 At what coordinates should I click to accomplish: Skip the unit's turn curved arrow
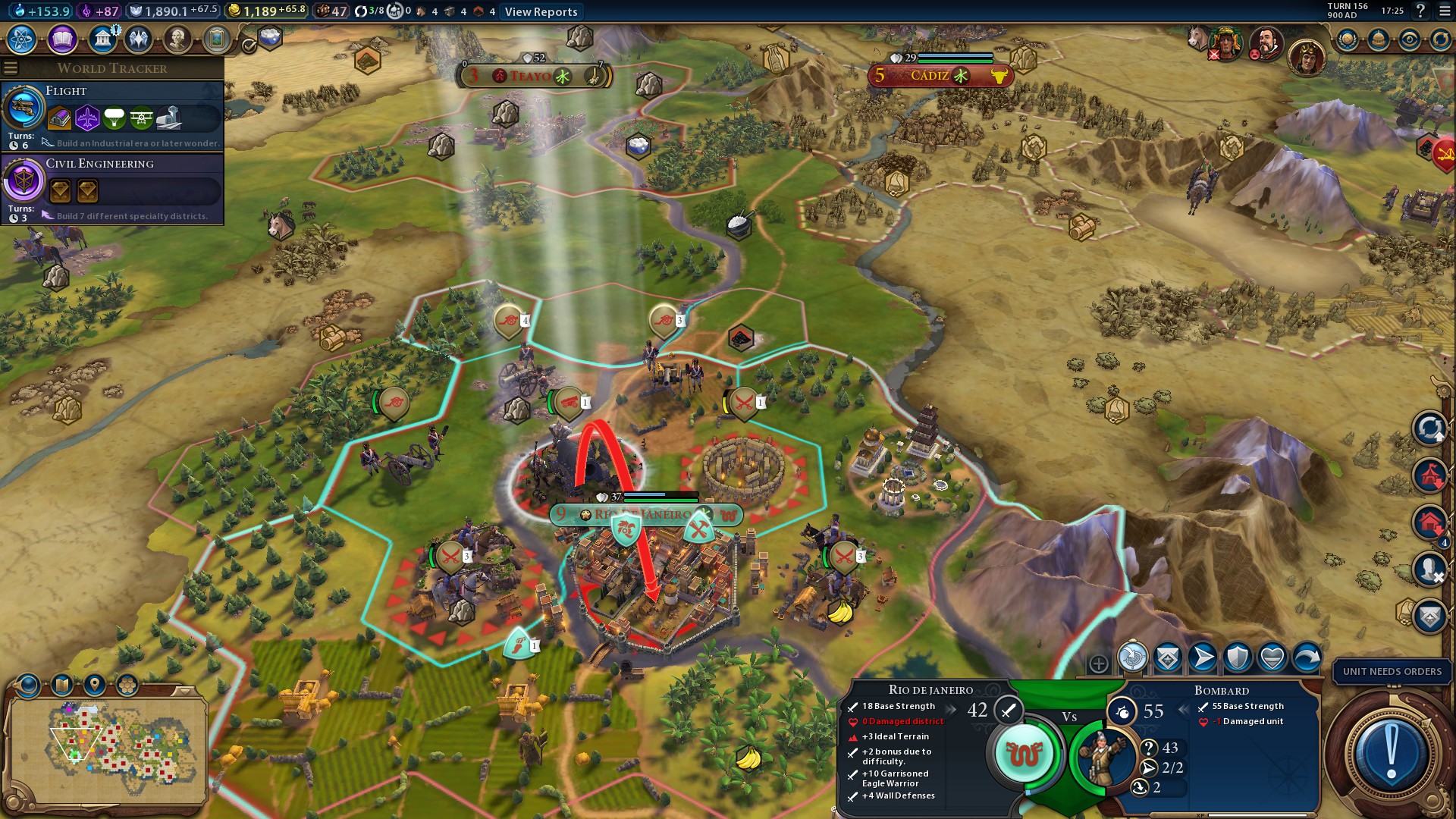(1307, 657)
